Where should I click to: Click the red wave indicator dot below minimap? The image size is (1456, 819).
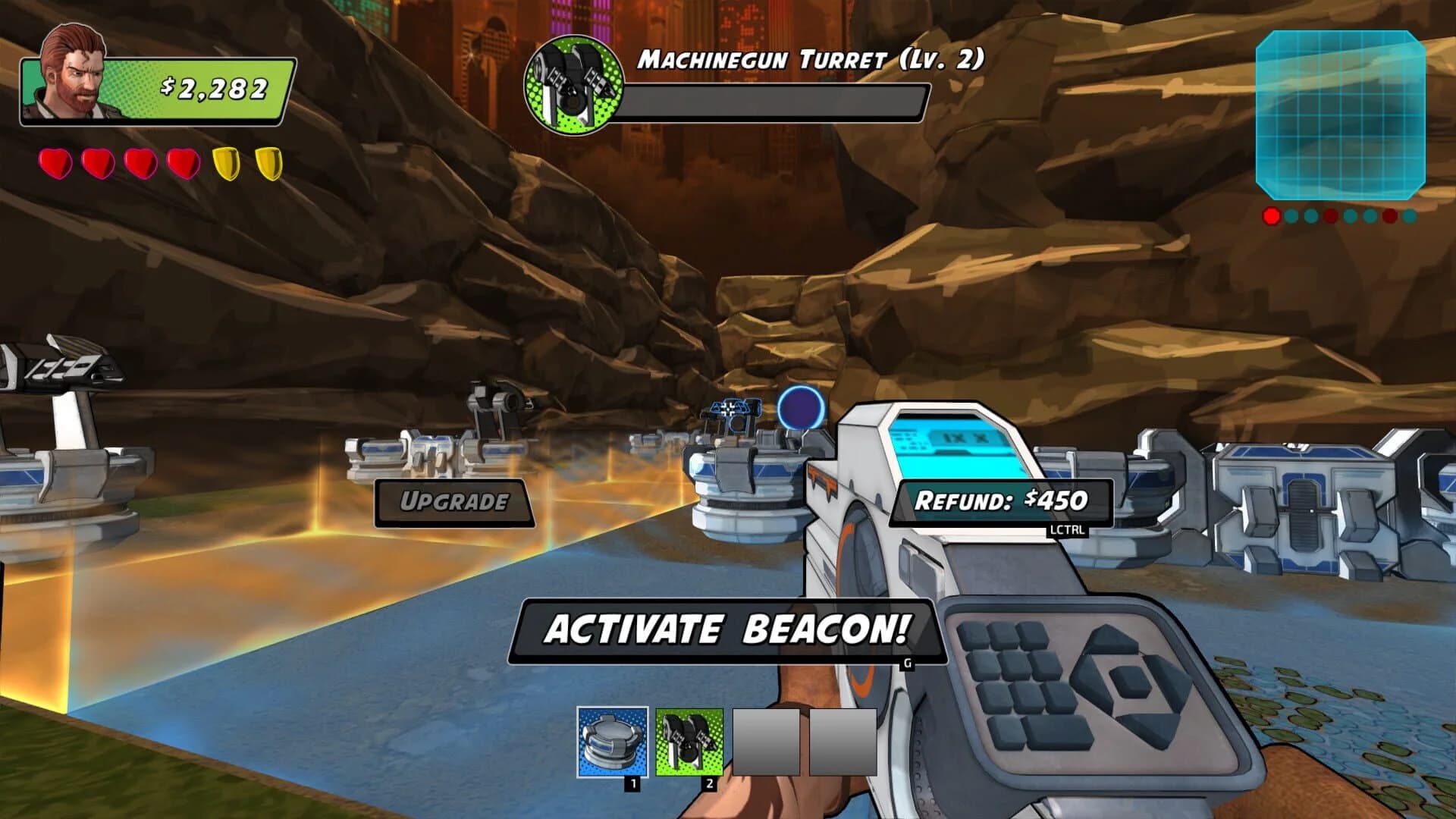click(1271, 216)
